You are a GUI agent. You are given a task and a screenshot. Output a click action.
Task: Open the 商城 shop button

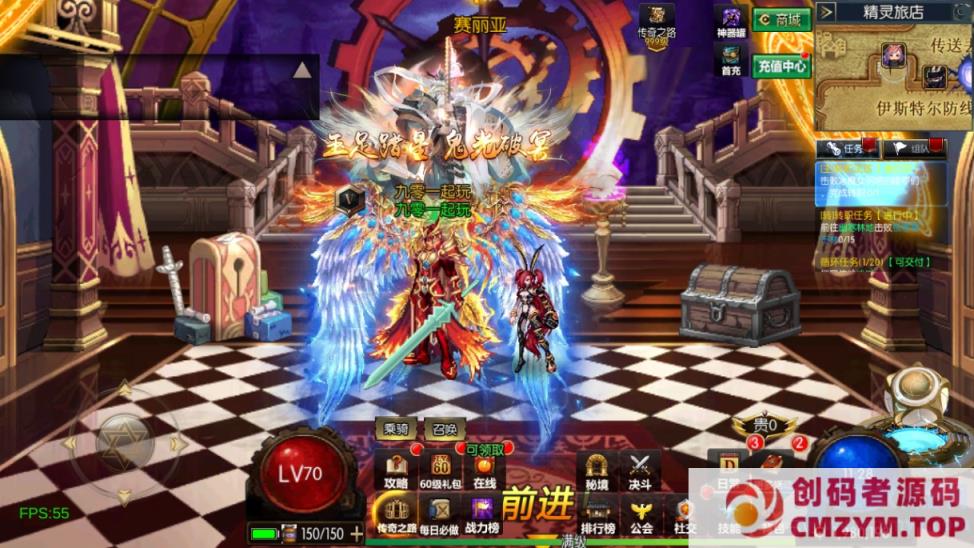(781, 20)
